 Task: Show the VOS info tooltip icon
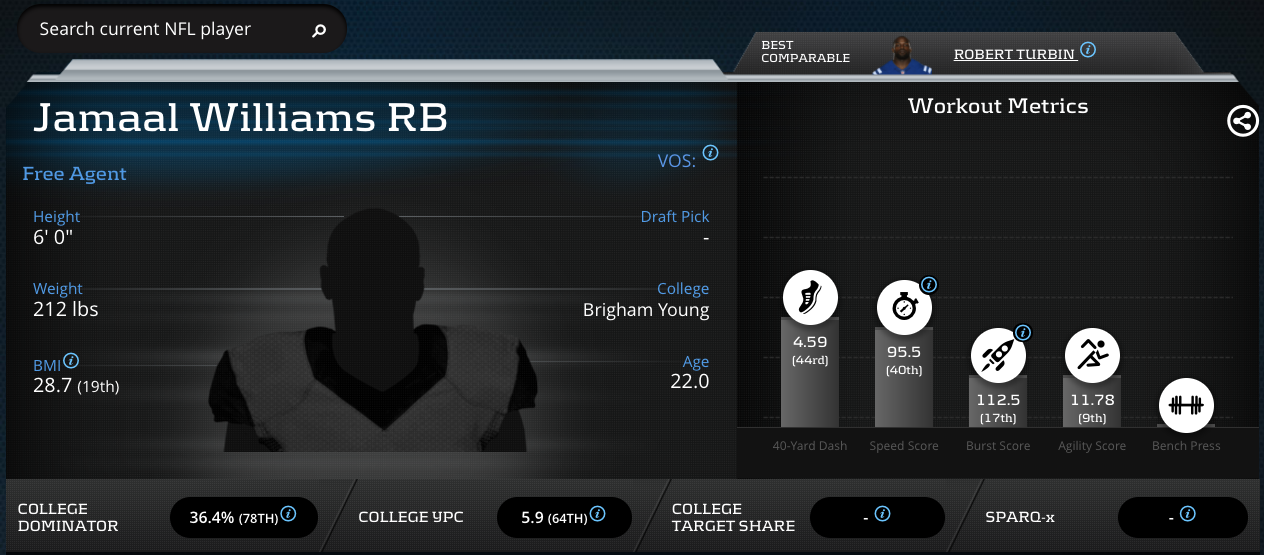(710, 153)
